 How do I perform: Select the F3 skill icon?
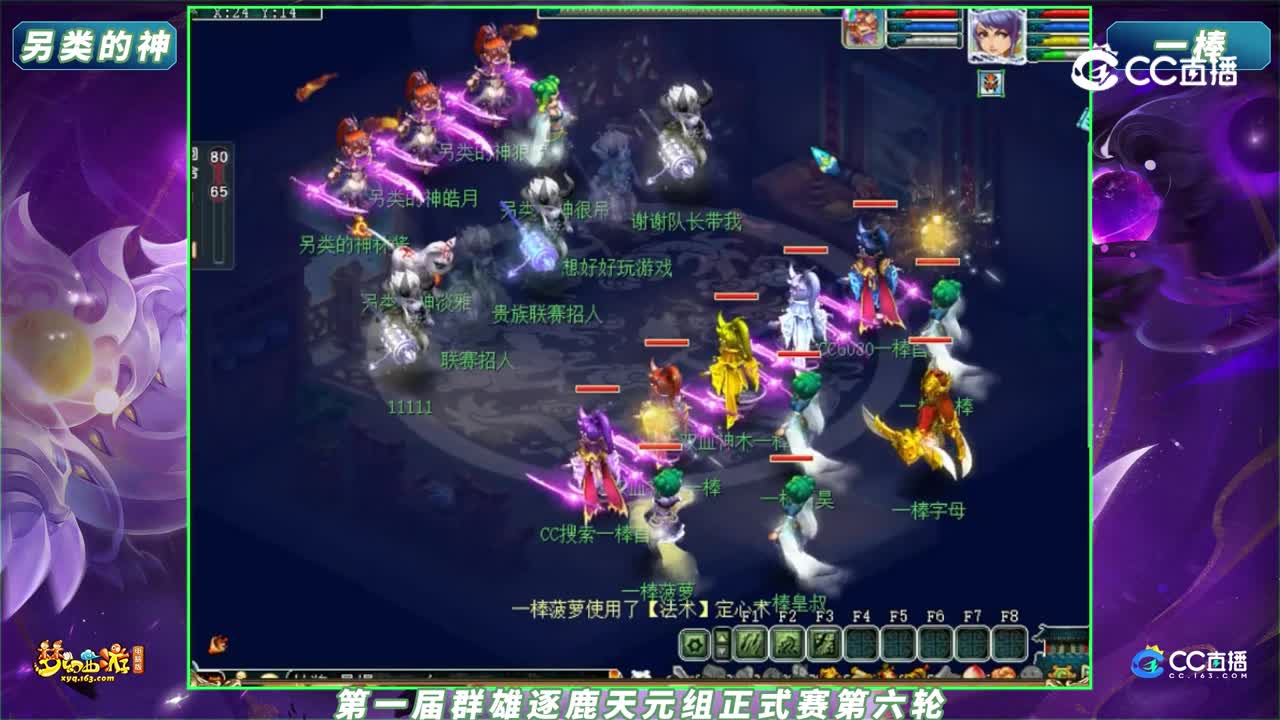[825, 644]
